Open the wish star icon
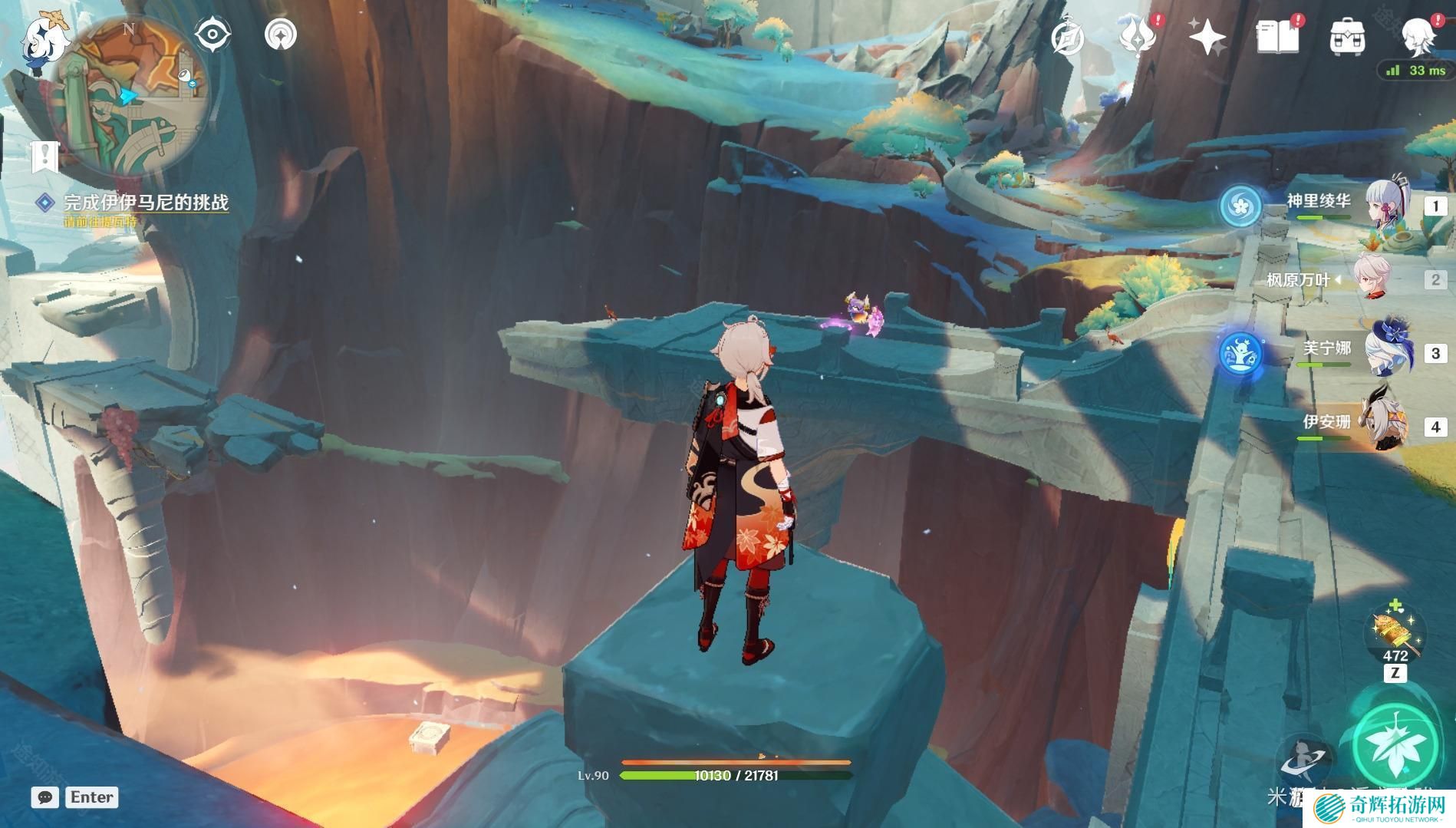This screenshot has height=828, width=1456. [1207, 37]
